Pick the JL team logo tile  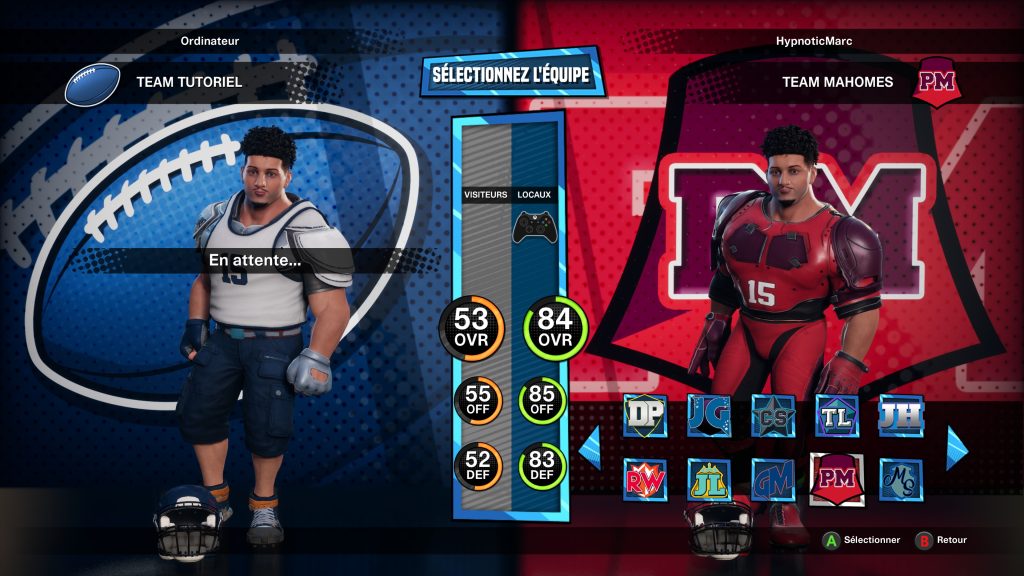708,480
